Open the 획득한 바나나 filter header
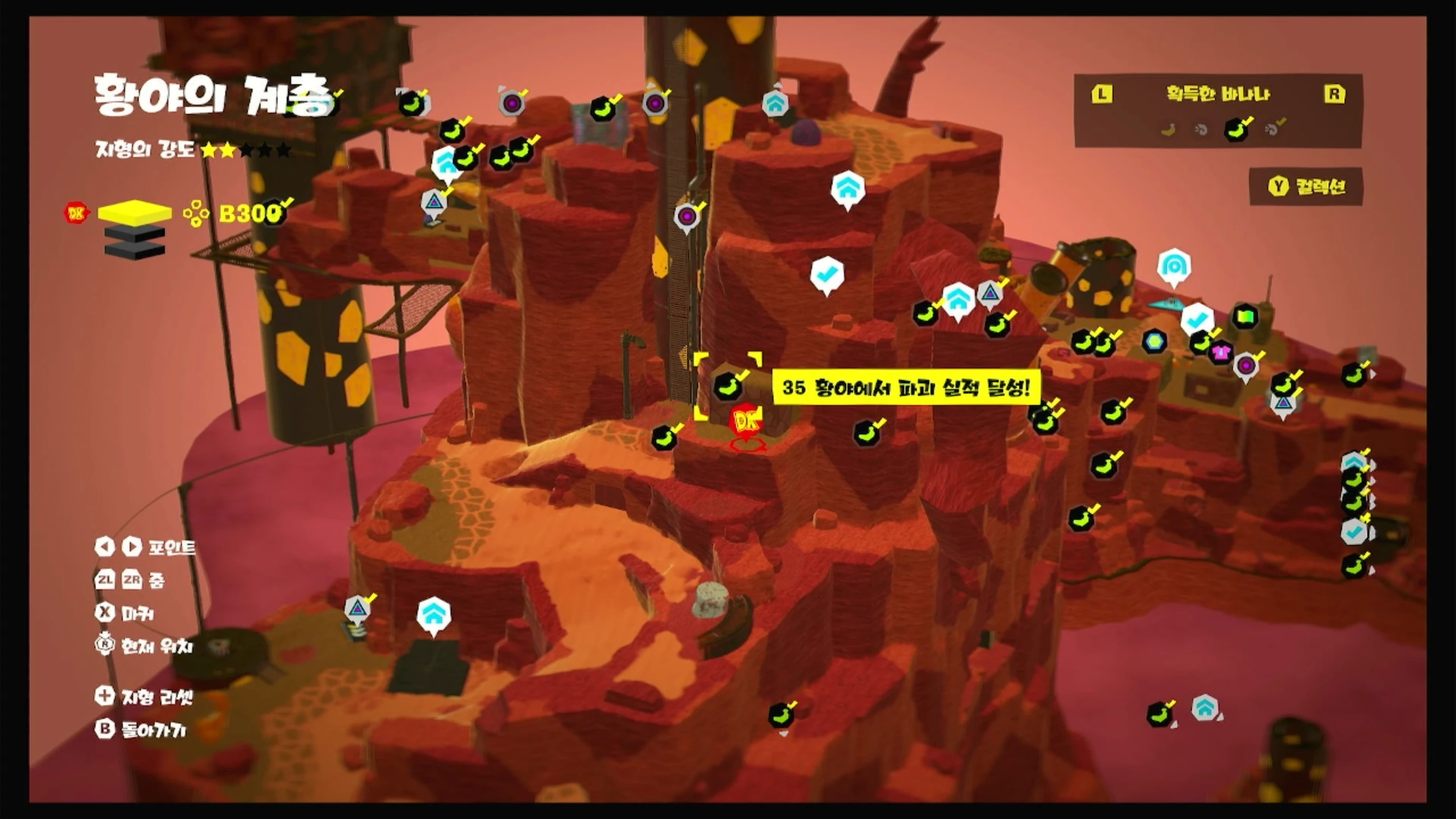 [1218, 94]
